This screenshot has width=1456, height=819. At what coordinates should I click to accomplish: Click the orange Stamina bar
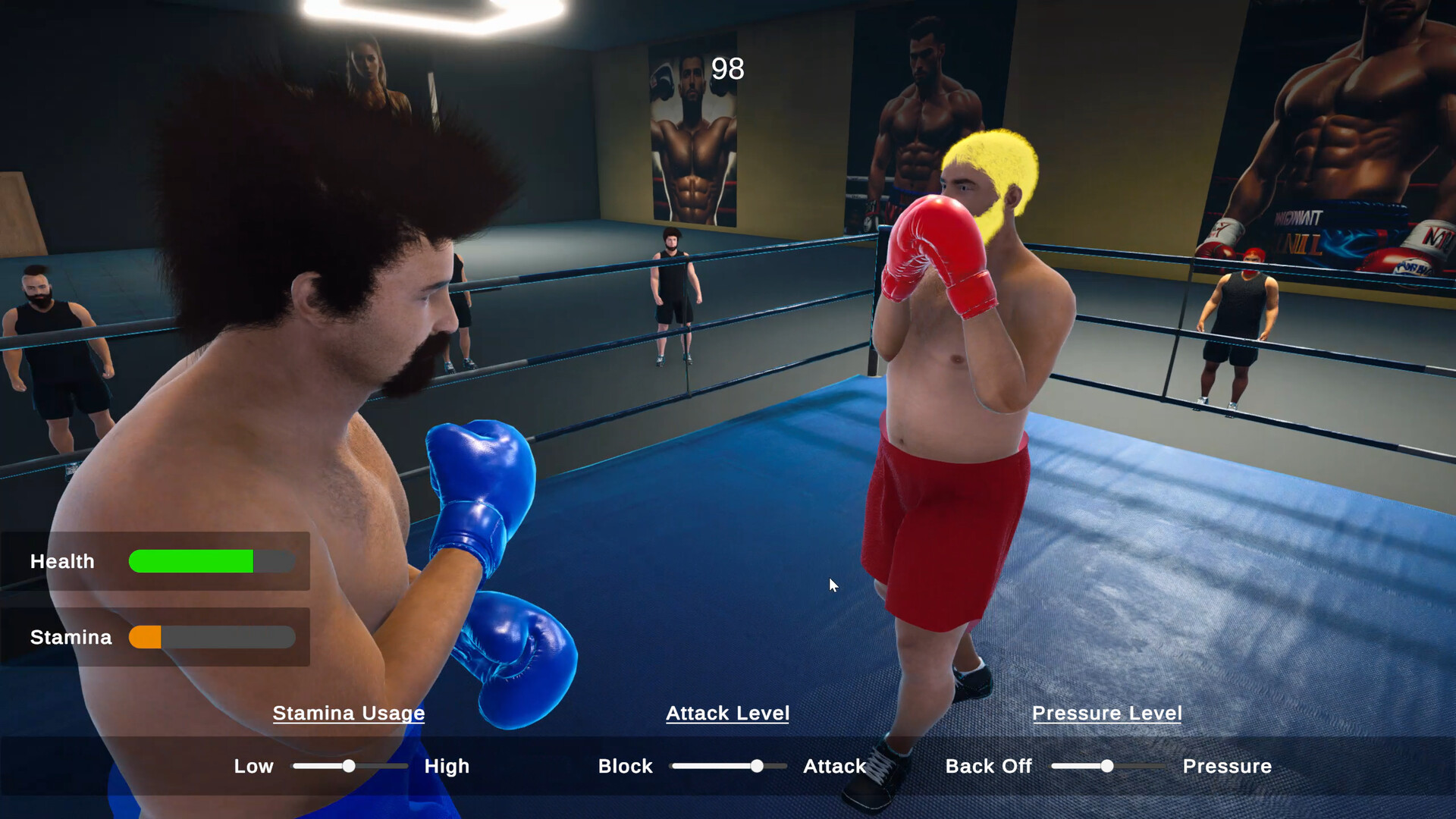[146, 637]
